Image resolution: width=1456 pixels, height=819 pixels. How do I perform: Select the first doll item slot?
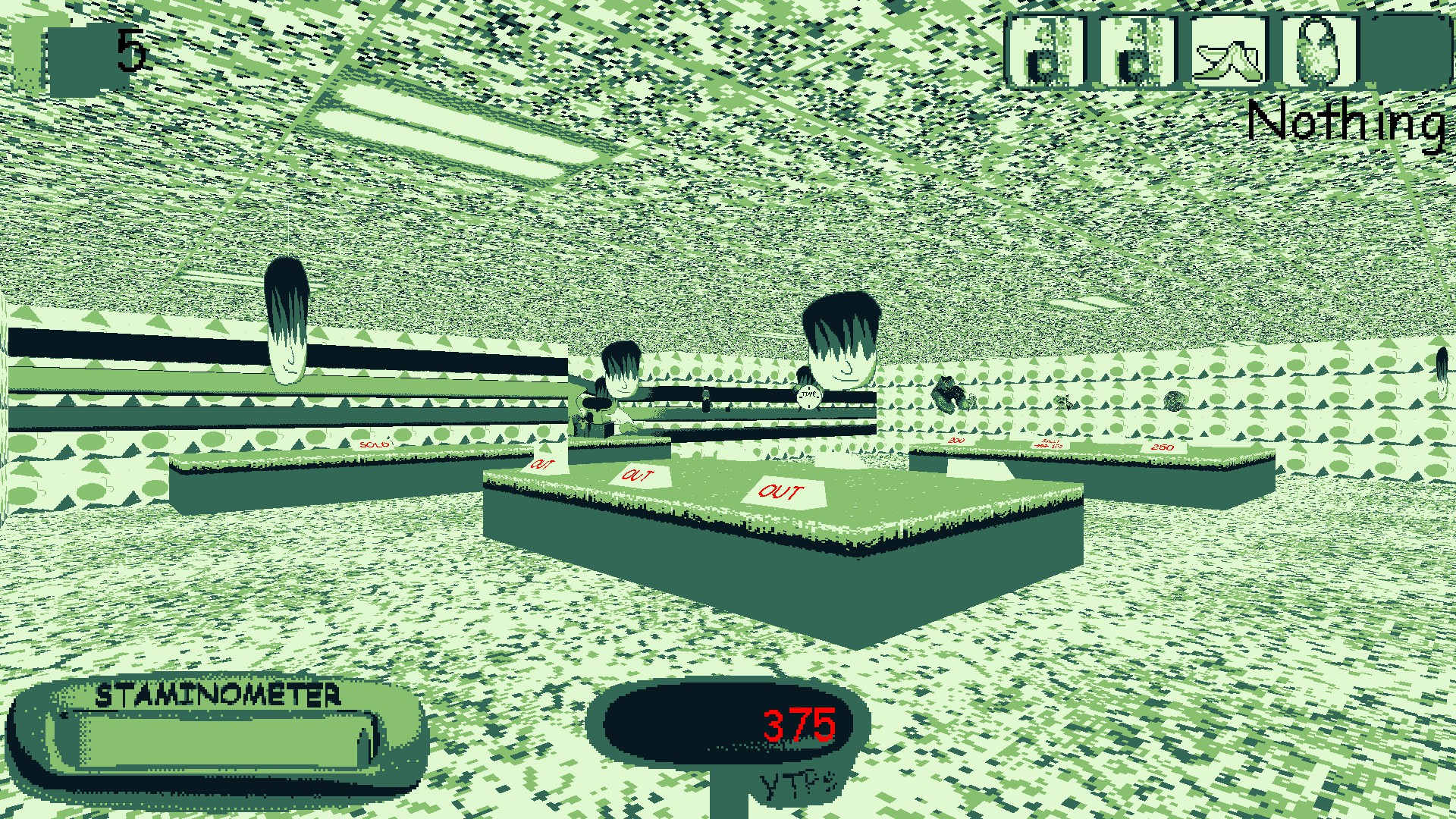click(1048, 49)
